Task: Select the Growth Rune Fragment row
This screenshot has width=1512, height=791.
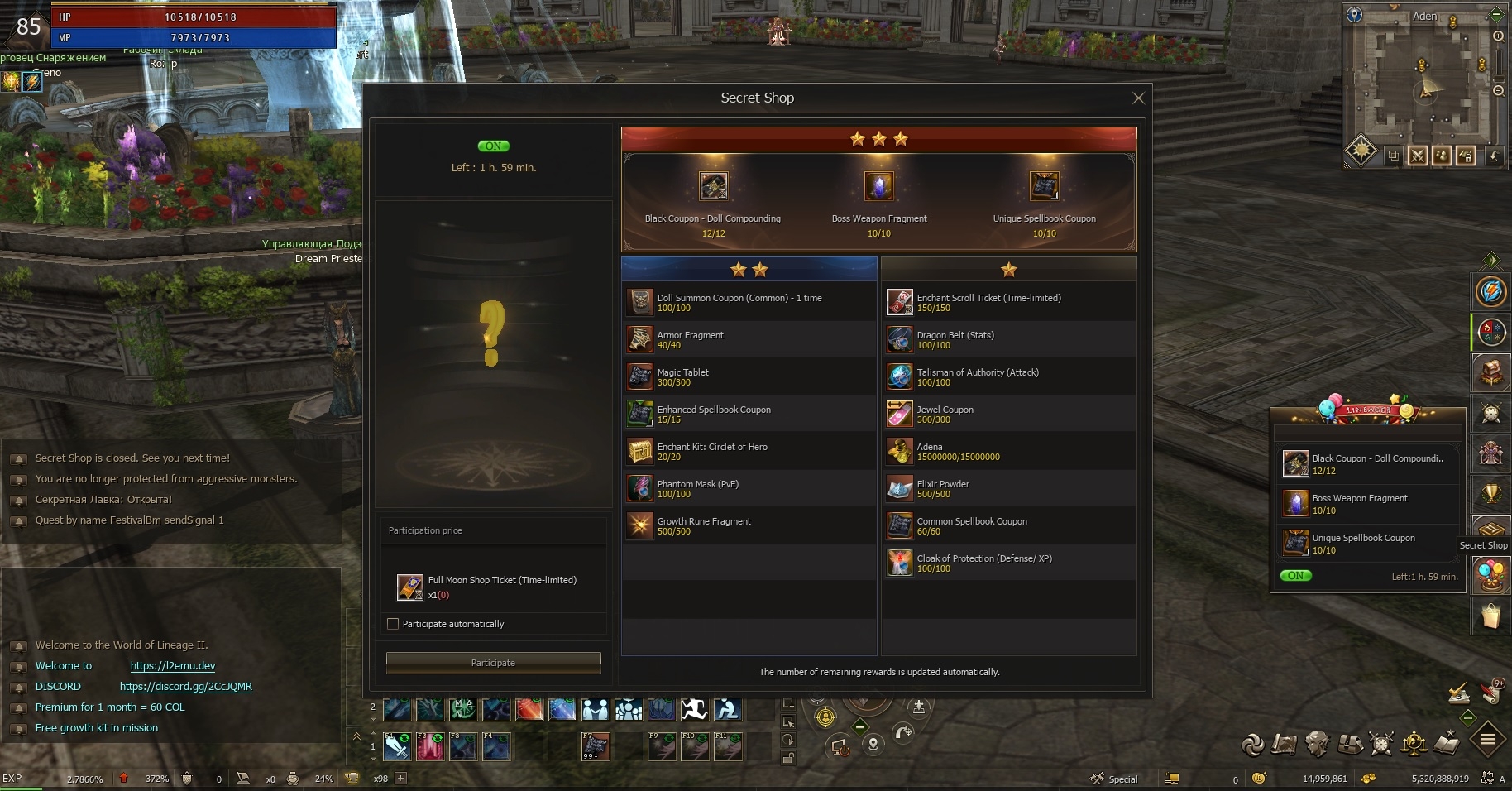Action: [749, 525]
